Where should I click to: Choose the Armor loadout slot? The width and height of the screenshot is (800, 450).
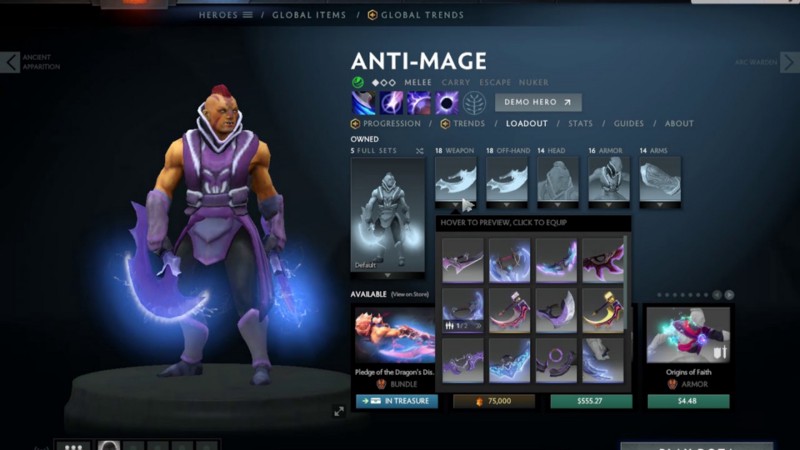tap(609, 182)
